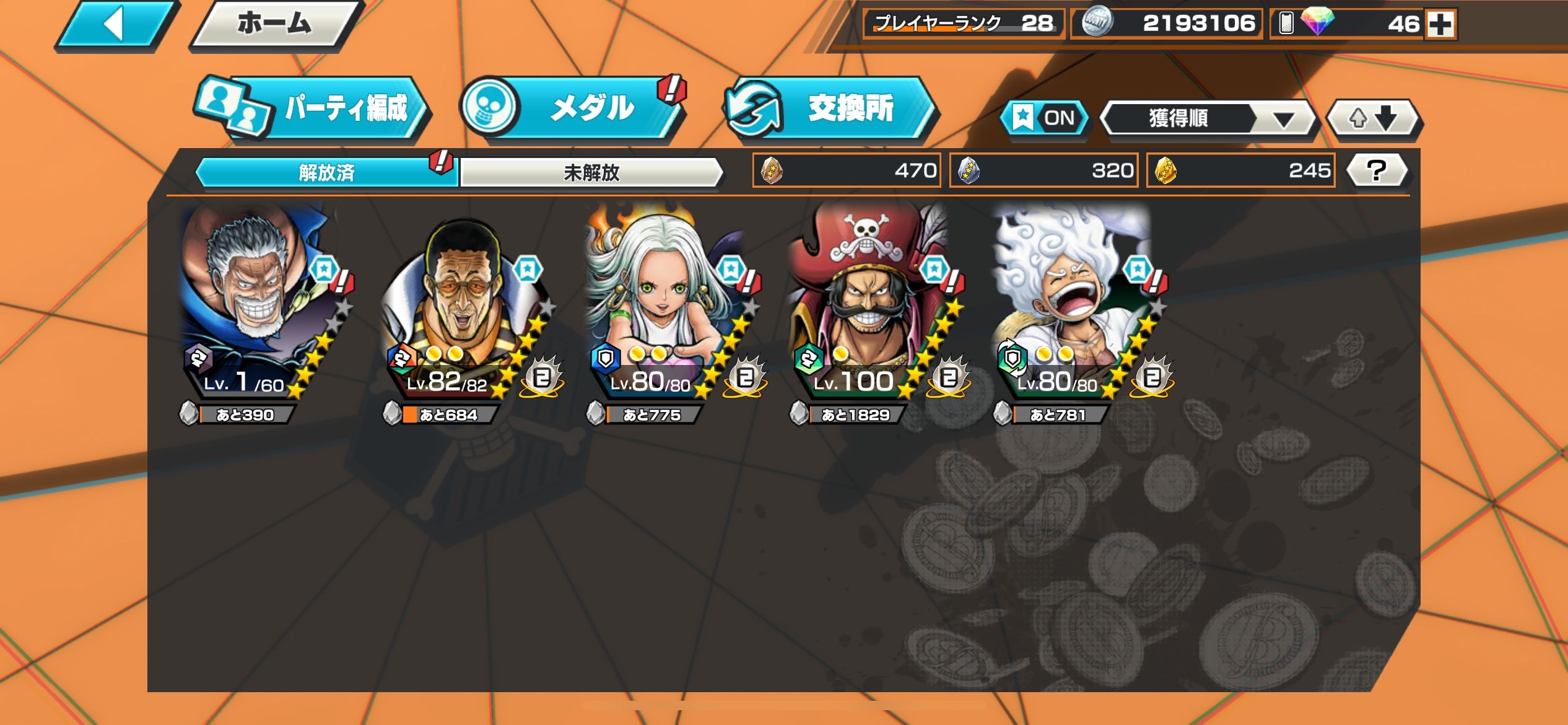Show help with the question mark button
Viewport: 1568px width, 725px height.
coord(1377,170)
